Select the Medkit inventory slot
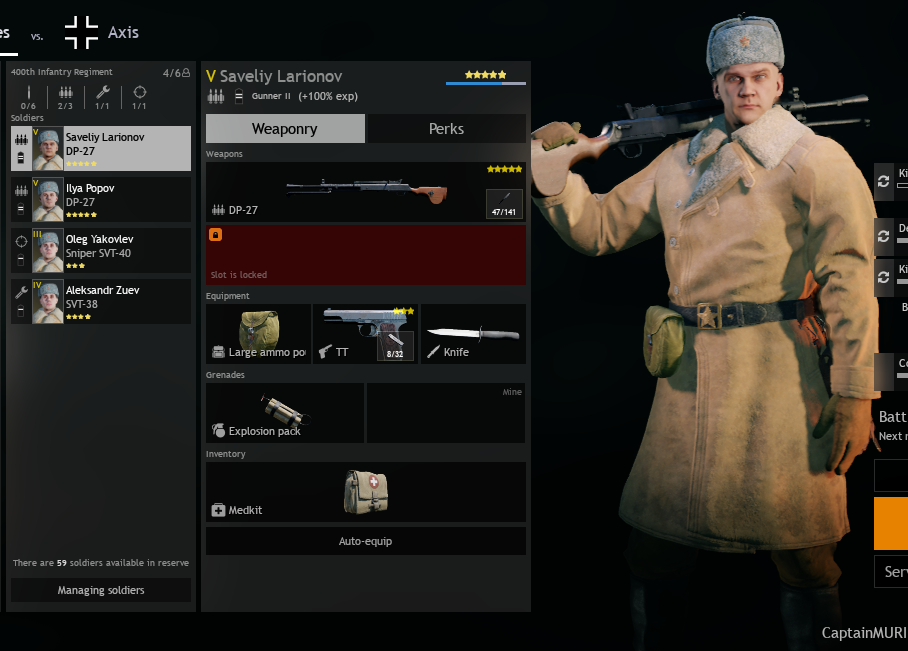The width and height of the screenshot is (908, 651). pyautogui.click(x=365, y=492)
